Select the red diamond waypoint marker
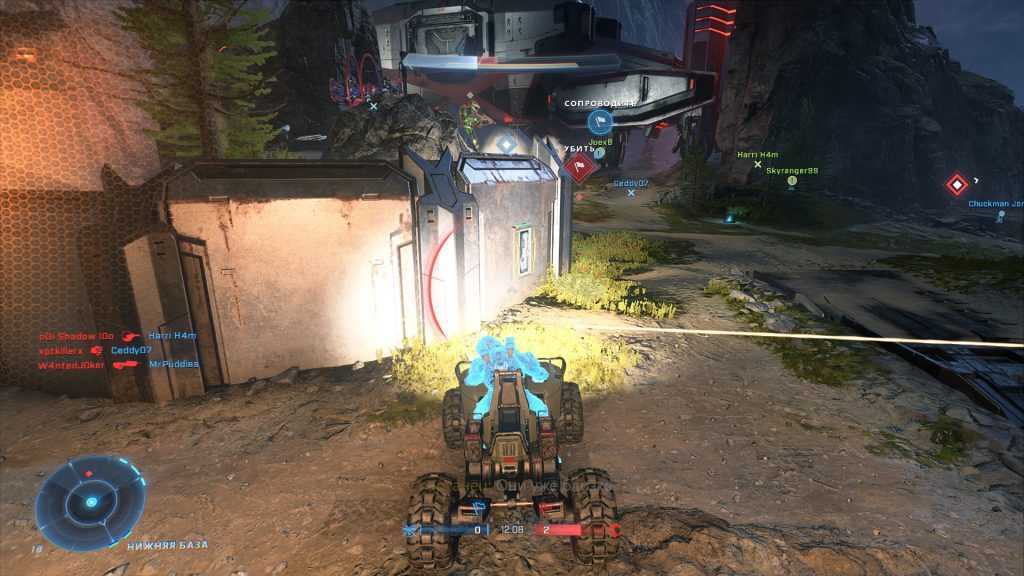Viewport: 1024px width, 576px height. pos(957,185)
